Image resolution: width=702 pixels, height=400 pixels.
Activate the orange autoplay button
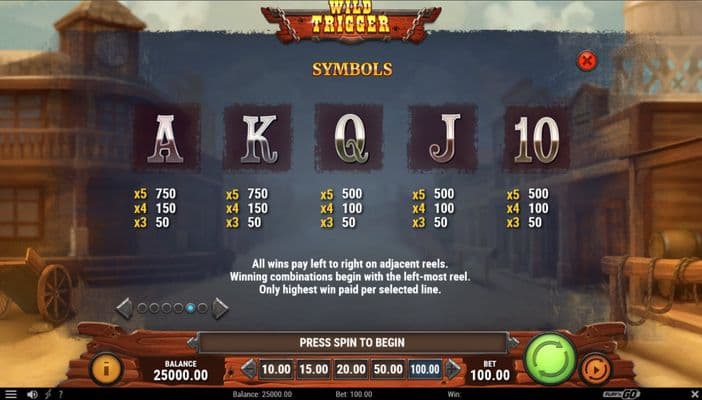595,369
